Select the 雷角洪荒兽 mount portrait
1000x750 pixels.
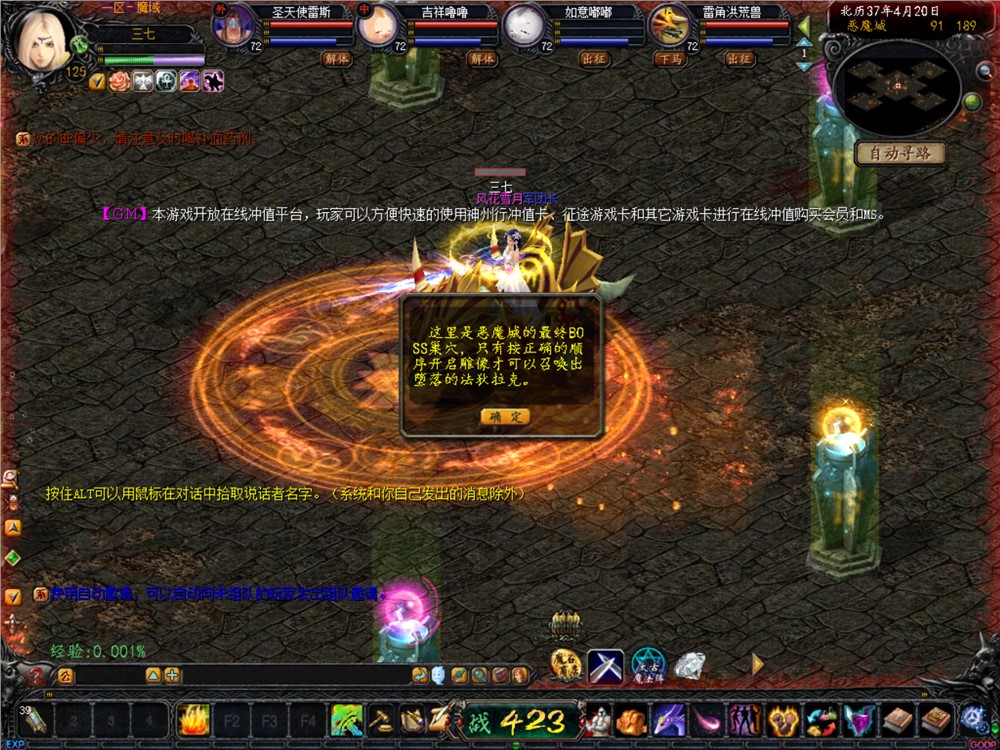(x=670, y=25)
